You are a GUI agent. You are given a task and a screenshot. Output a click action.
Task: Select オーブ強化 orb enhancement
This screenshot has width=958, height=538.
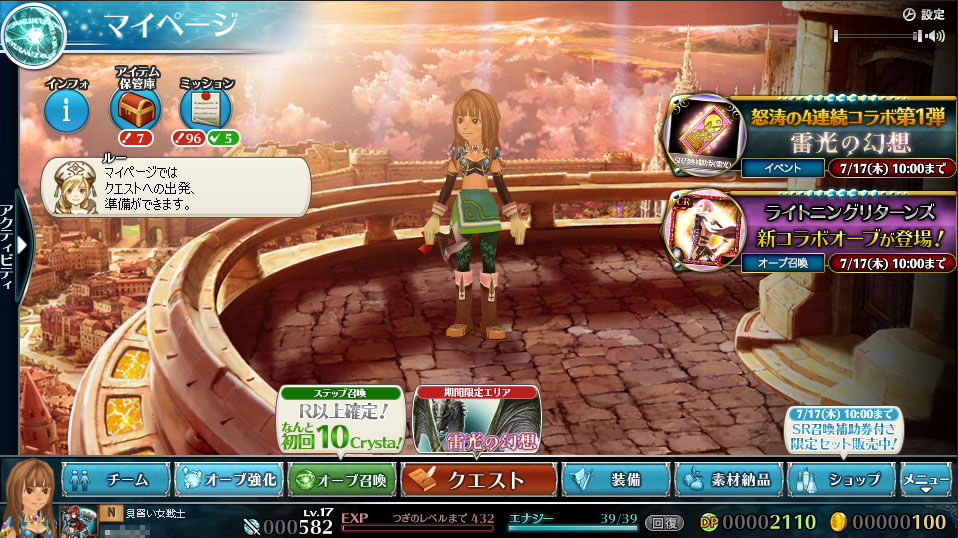click(x=229, y=480)
